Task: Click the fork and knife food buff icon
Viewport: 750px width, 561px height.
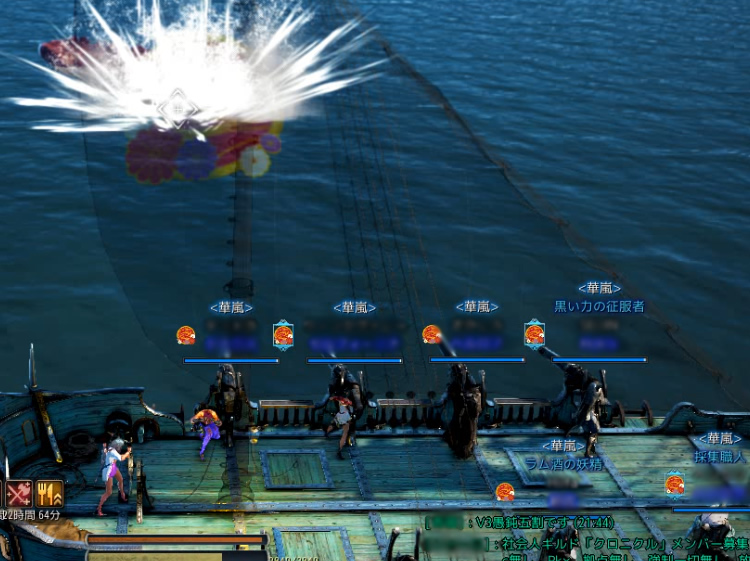Action: tap(49, 493)
